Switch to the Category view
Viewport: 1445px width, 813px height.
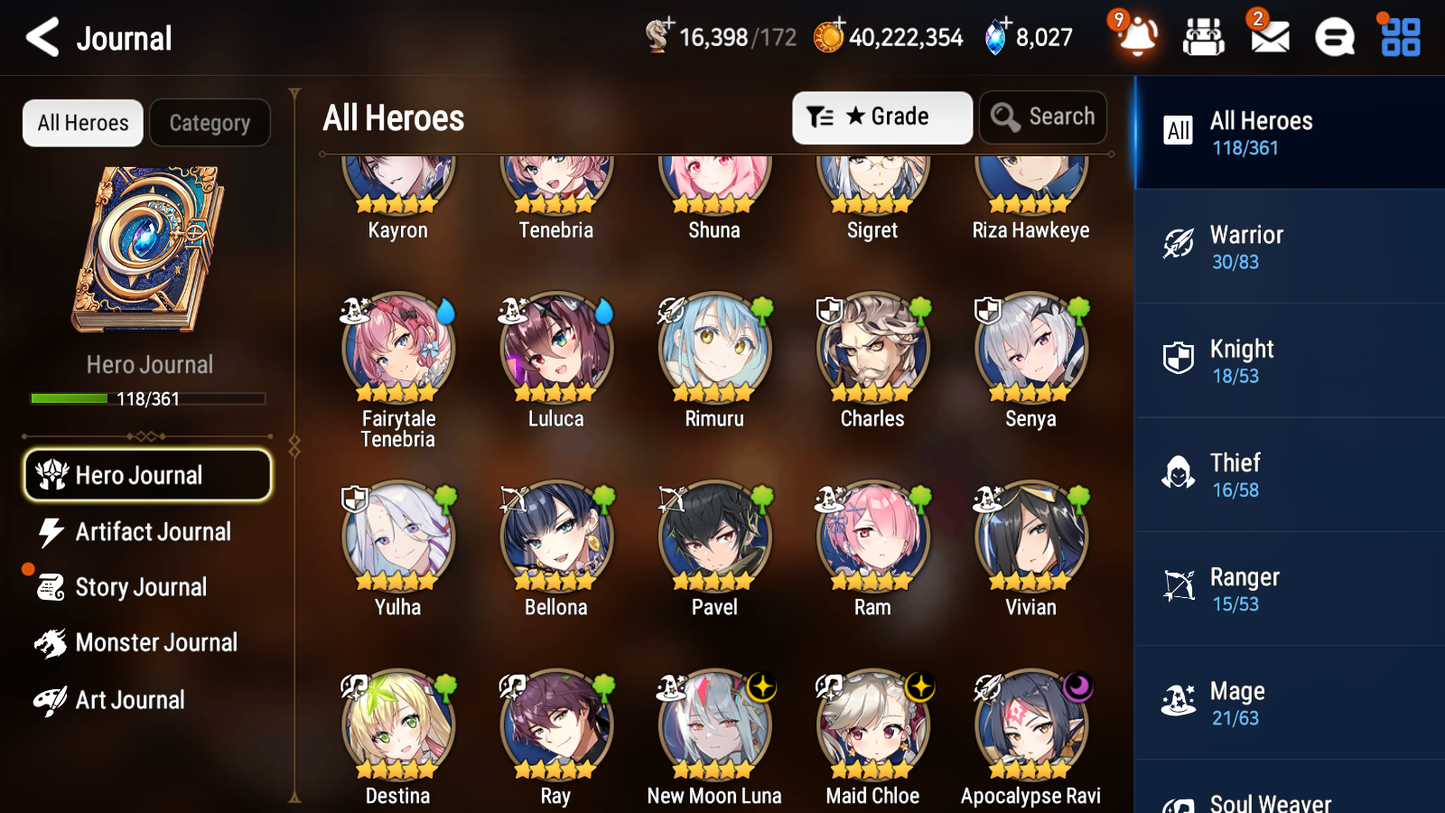(210, 122)
